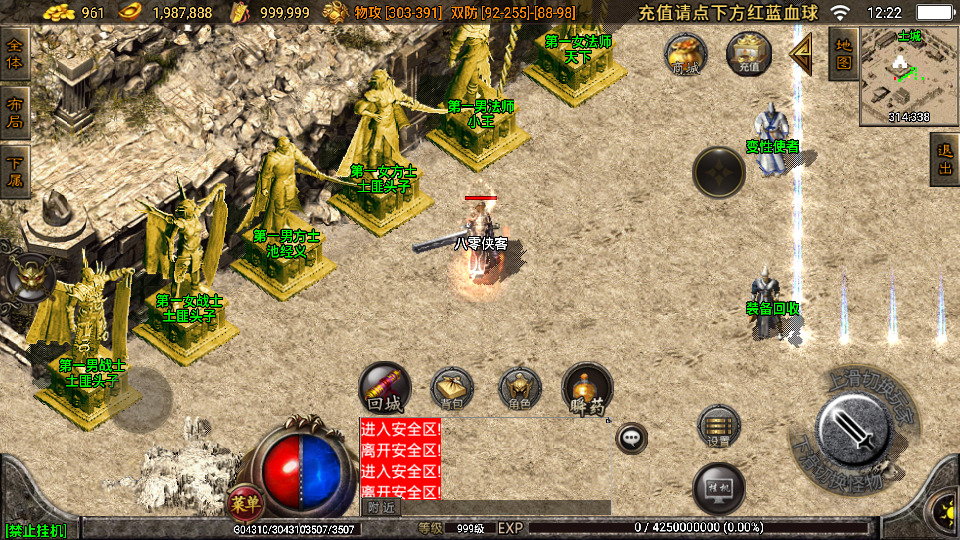
Task: Tap the 退出 exit button
Action: click(x=944, y=160)
